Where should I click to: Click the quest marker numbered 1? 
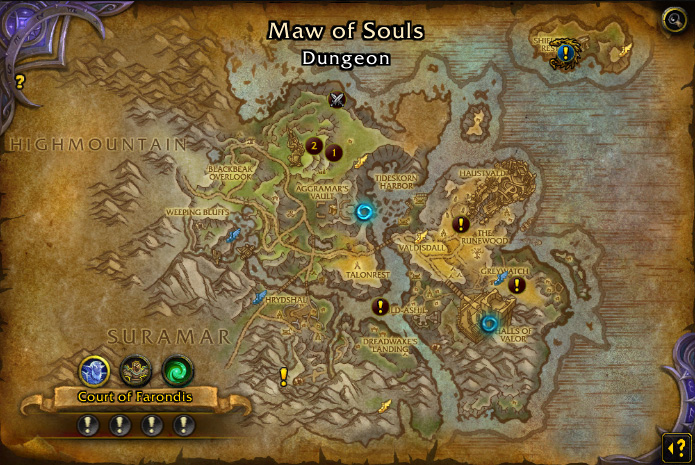click(x=334, y=153)
